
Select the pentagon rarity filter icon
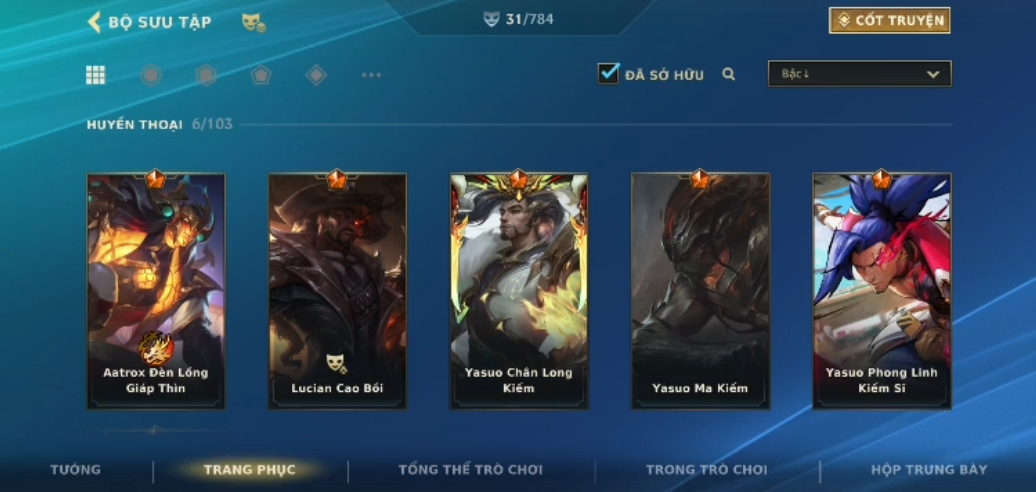[x=261, y=75]
